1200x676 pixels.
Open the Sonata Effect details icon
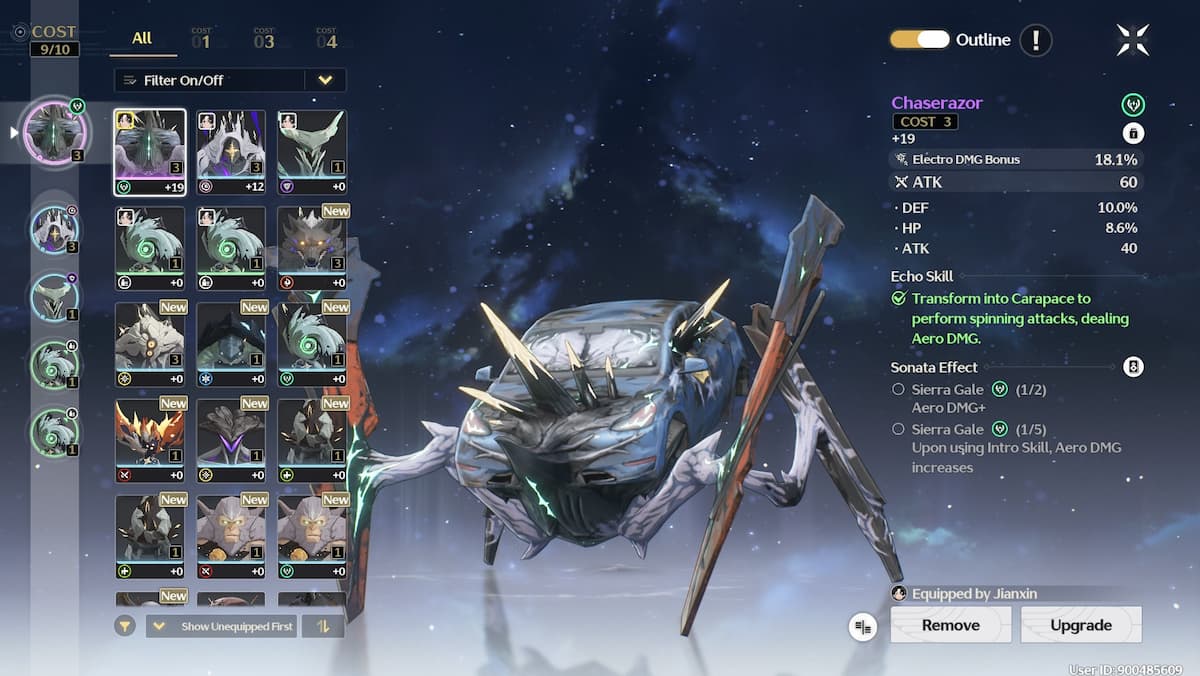1133,367
